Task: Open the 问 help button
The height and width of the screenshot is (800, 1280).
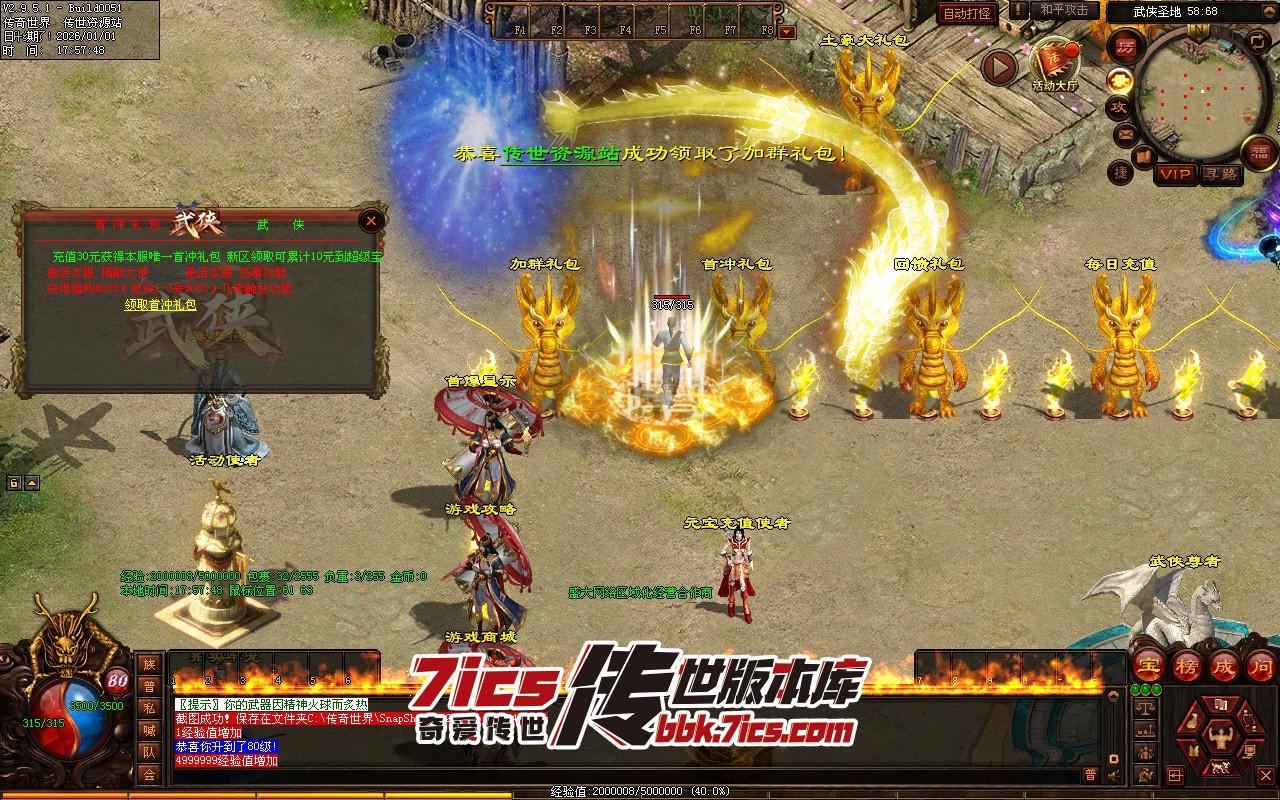Action: pyautogui.click(x=1261, y=666)
